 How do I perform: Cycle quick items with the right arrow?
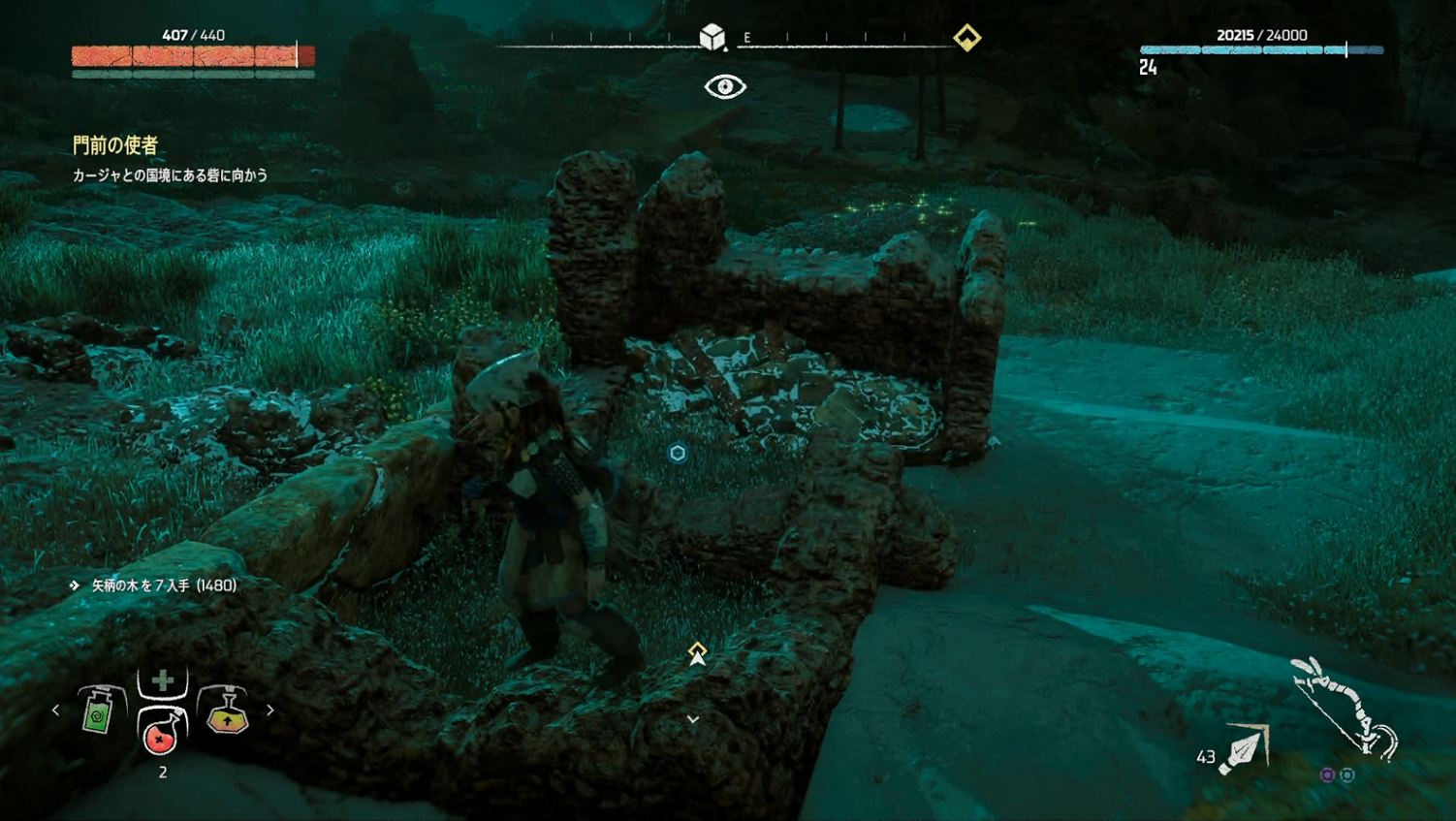pos(270,710)
